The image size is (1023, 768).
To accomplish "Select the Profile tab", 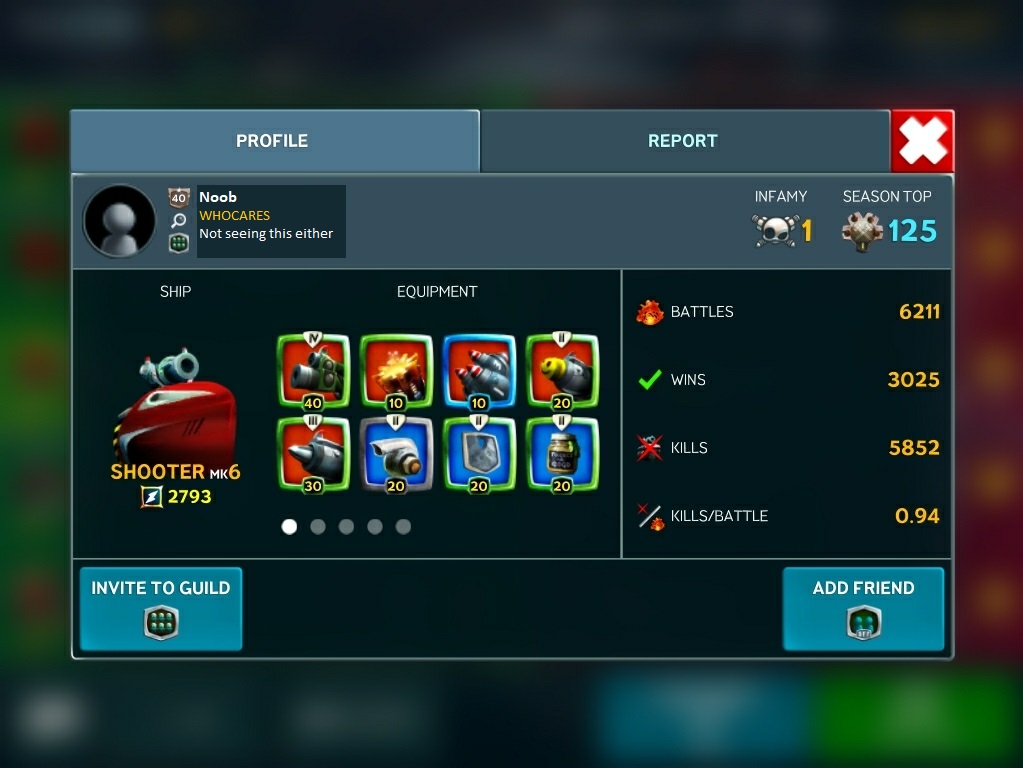I will pyautogui.click(x=273, y=141).
